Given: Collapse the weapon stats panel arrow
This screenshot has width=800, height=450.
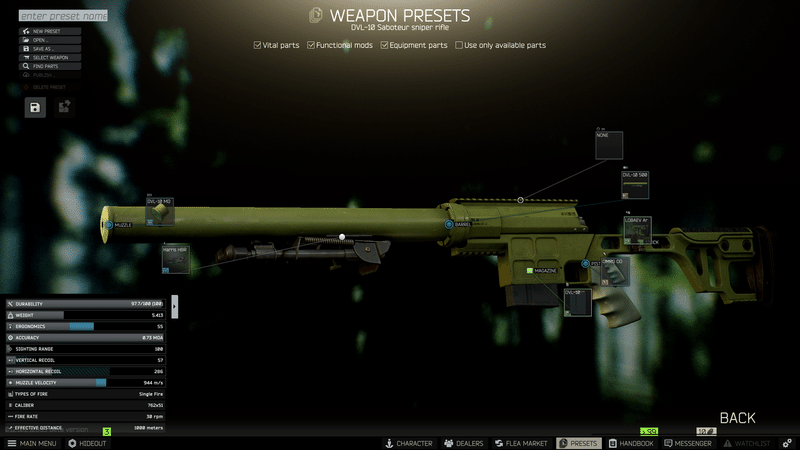Looking at the screenshot, I should [x=175, y=304].
